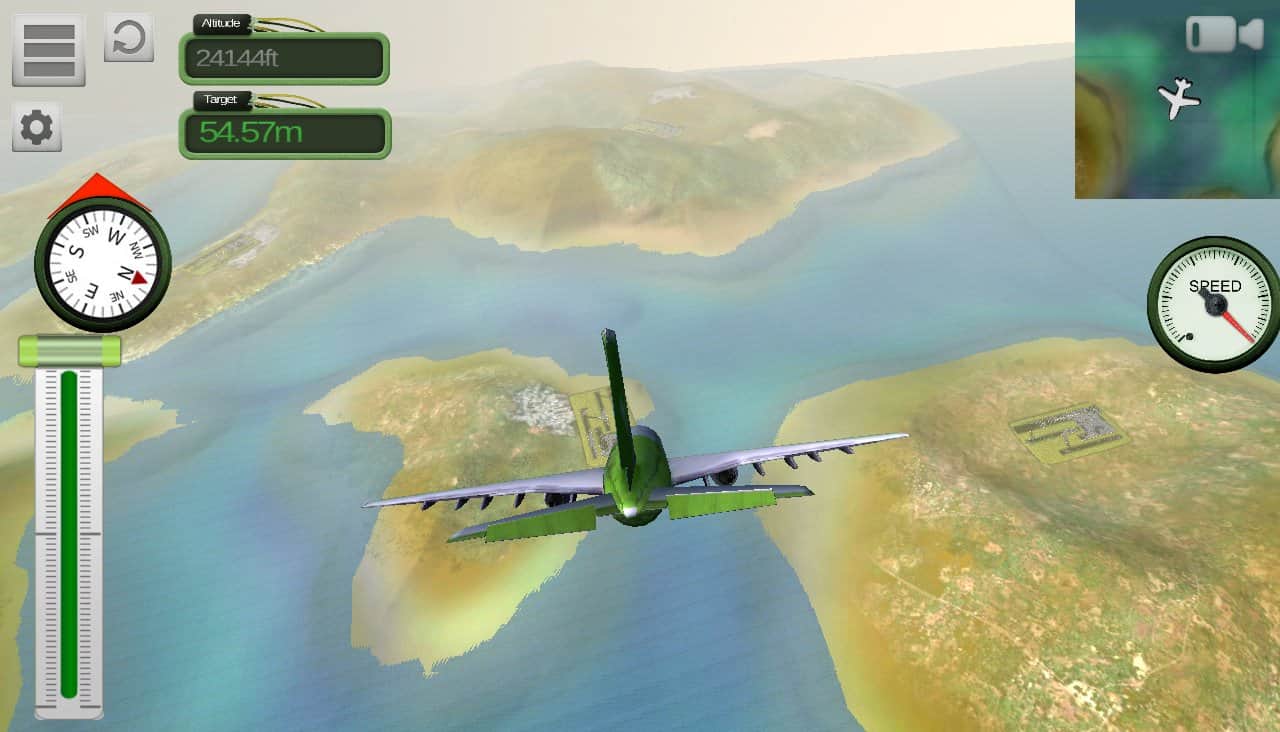Switch view with the camera icon

(x=1224, y=34)
